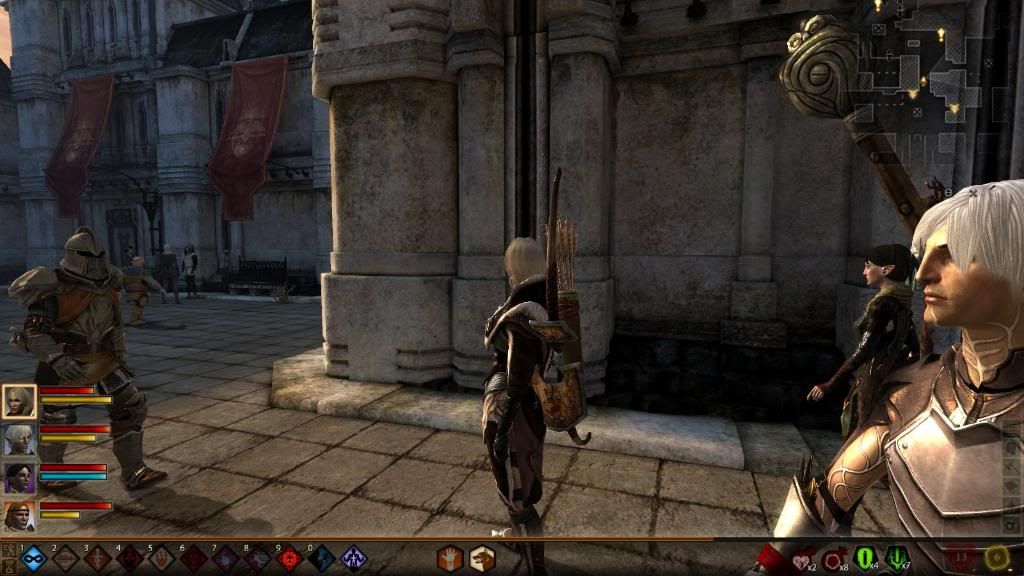Select the blonde Hawke party portrait
This screenshot has width=1024, height=576.
pyautogui.click(x=20, y=401)
